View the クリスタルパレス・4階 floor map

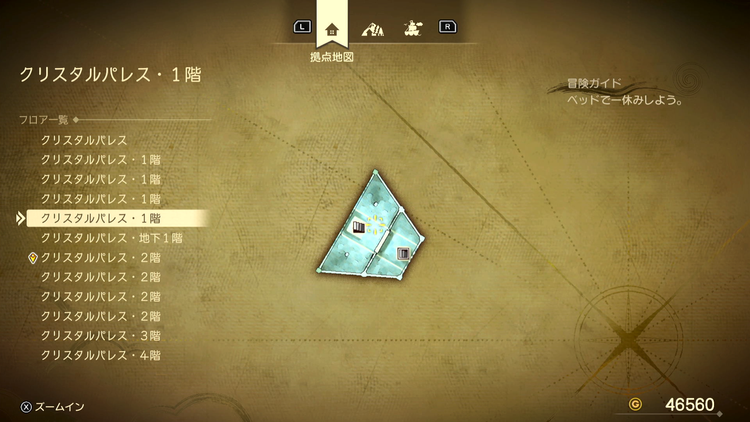100,355
